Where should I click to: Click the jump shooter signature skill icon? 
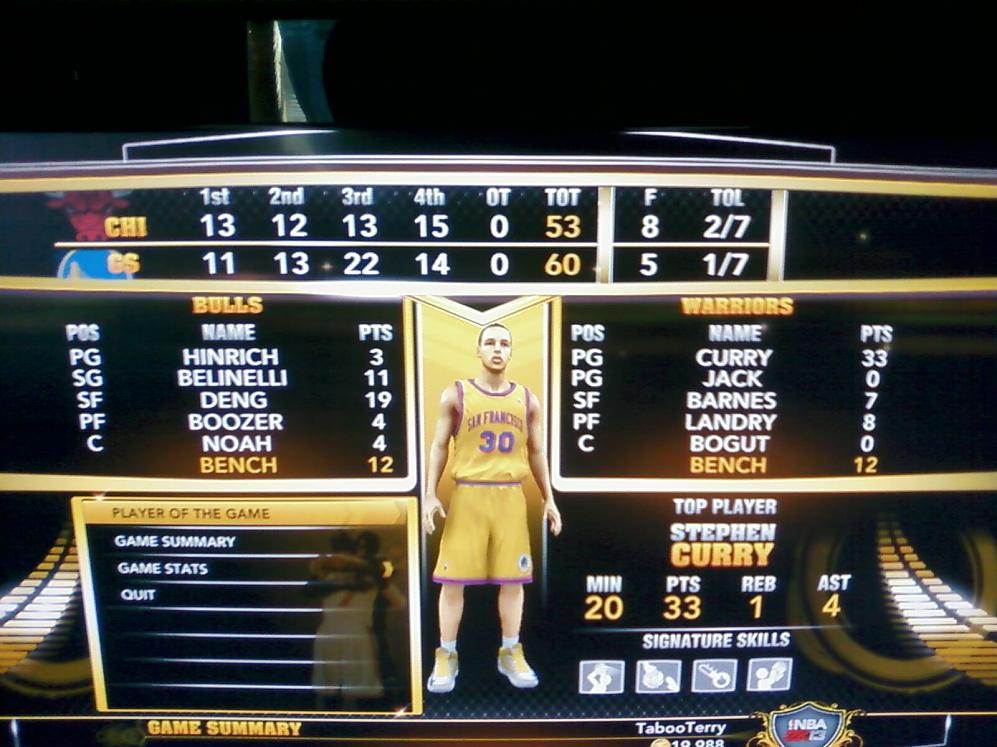601,677
